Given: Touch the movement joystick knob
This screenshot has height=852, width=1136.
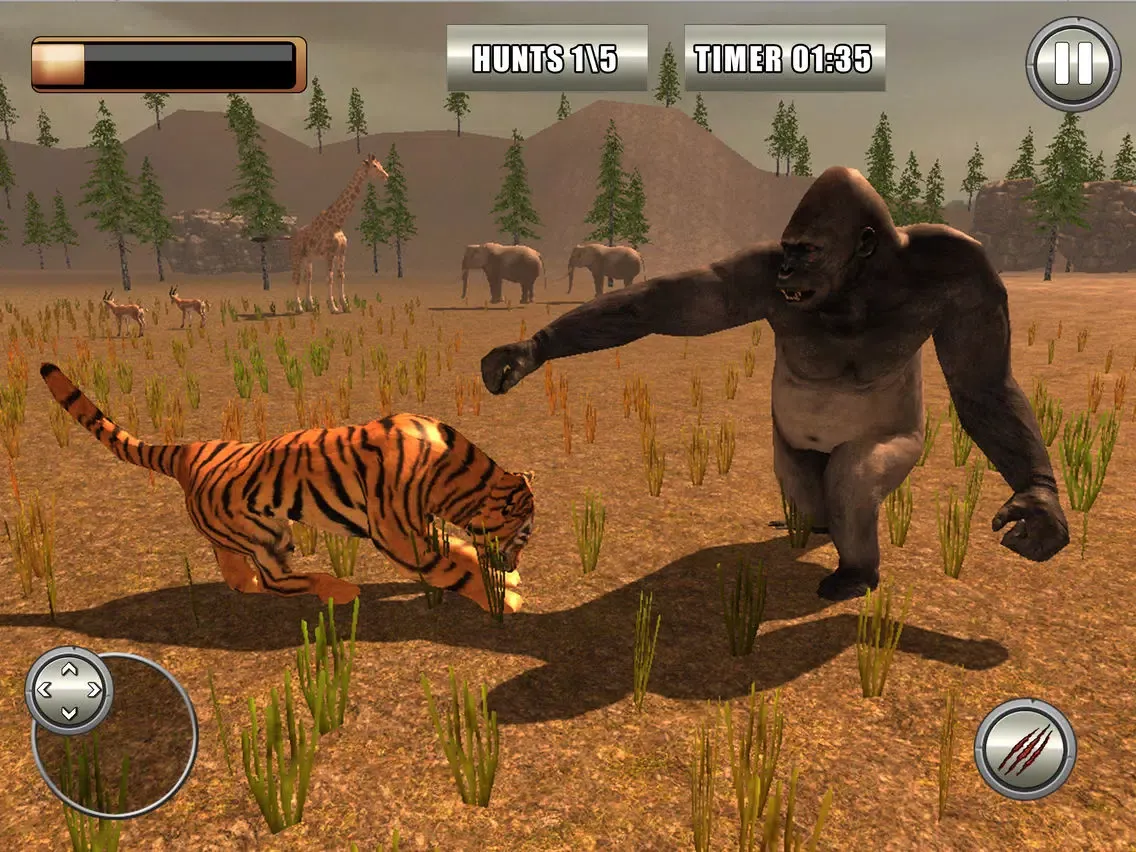Looking at the screenshot, I should click(x=69, y=690).
